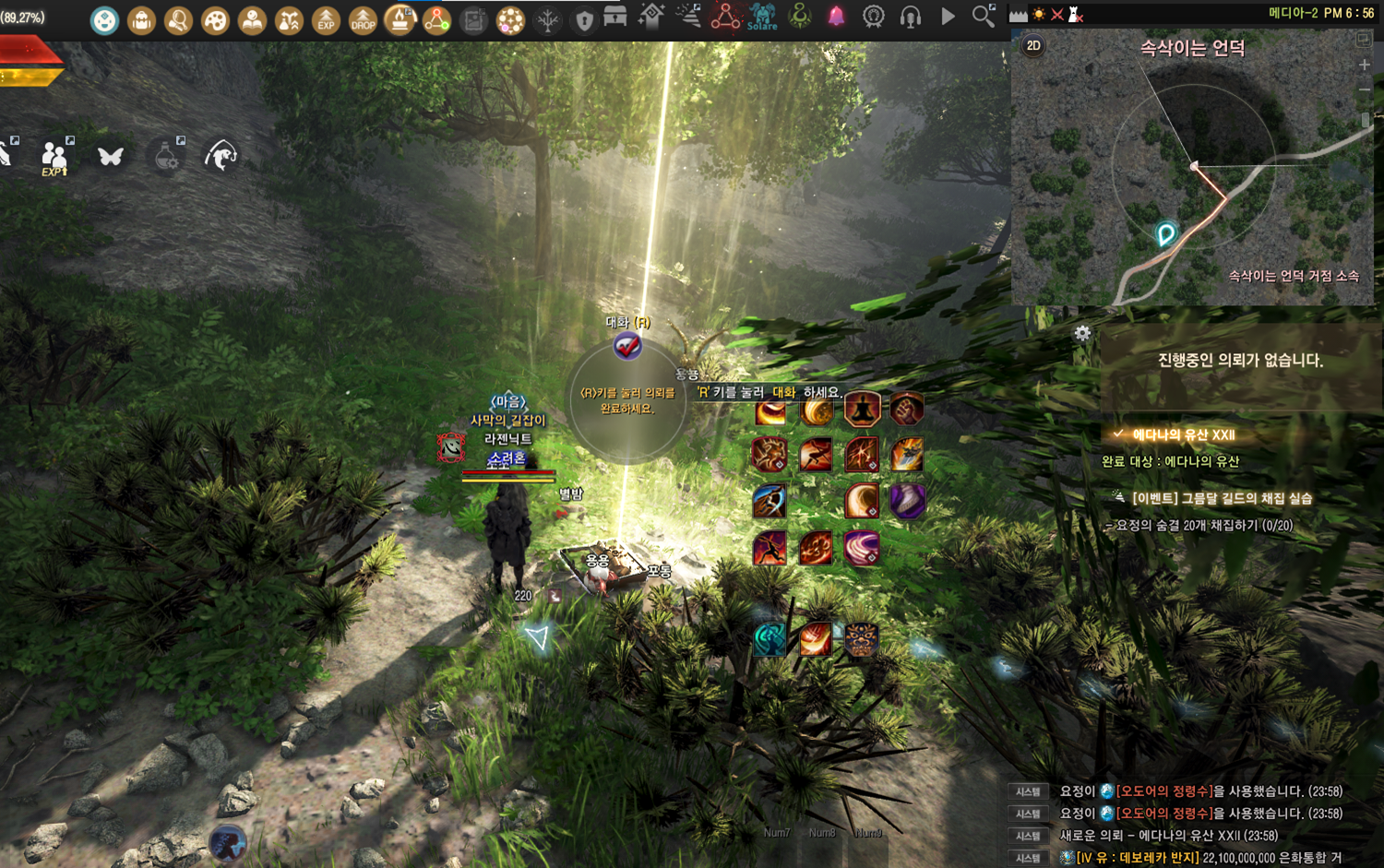Activate the purple wrapped fist skill icon
This screenshot has height=868, width=1384.
908,501
